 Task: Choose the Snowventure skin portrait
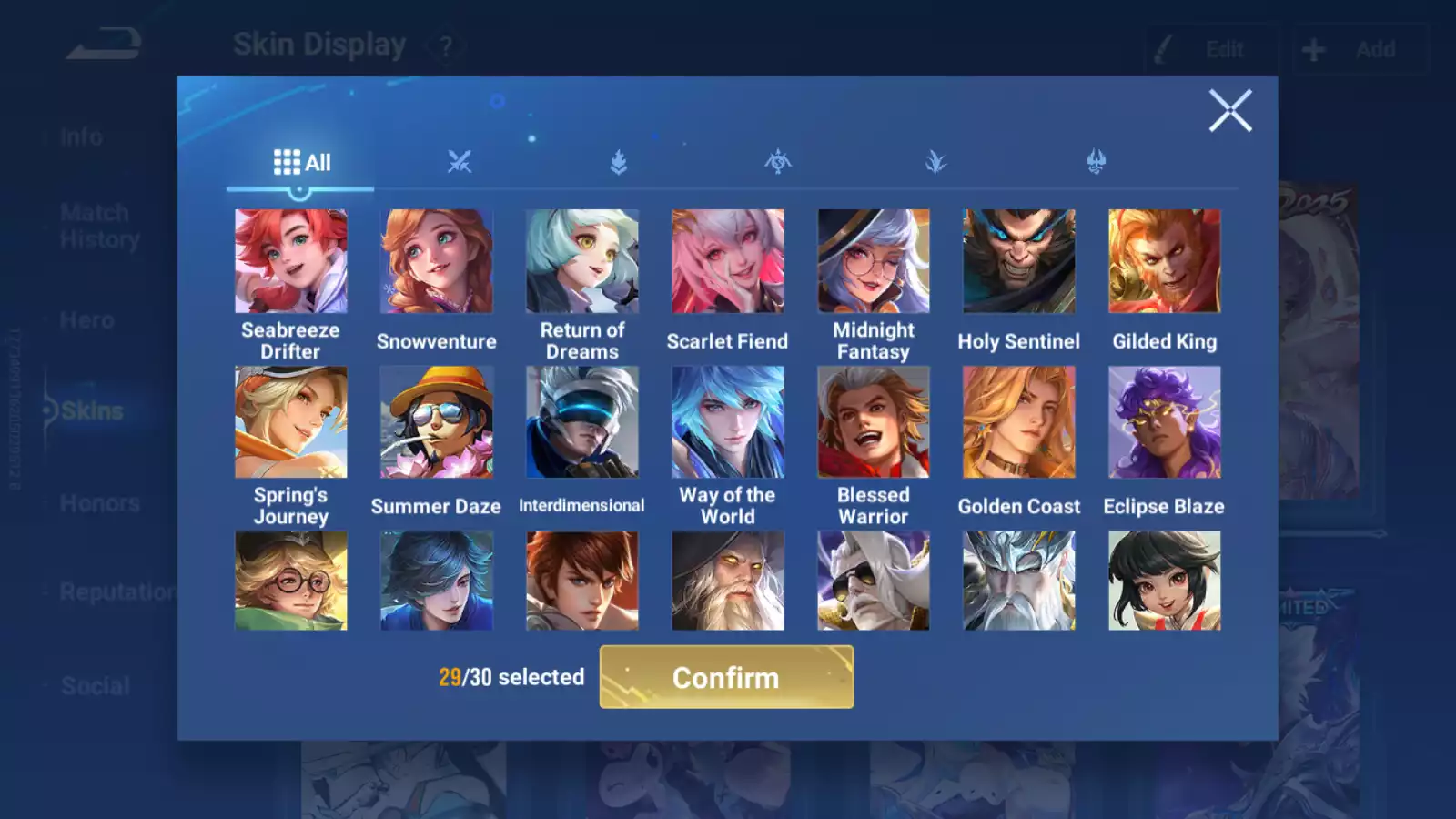436,262
